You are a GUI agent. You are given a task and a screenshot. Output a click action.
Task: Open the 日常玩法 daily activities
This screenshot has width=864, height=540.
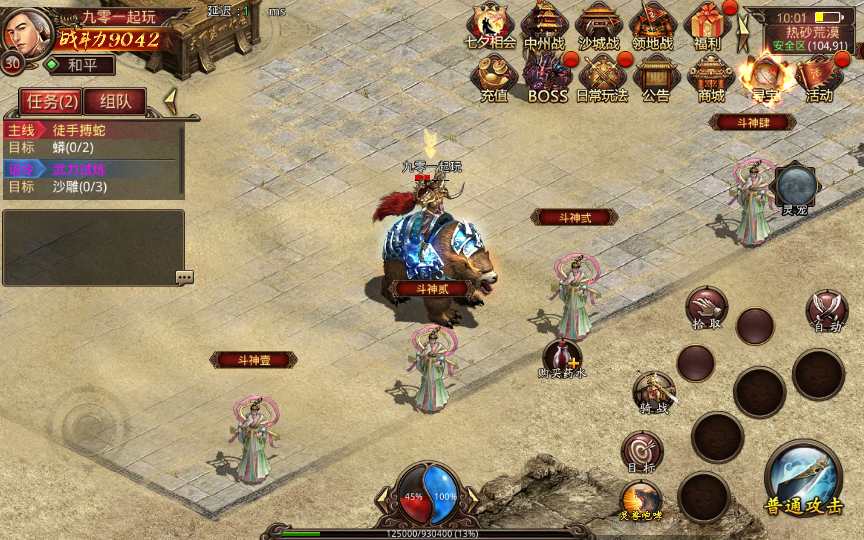pyautogui.click(x=602, y=76)
